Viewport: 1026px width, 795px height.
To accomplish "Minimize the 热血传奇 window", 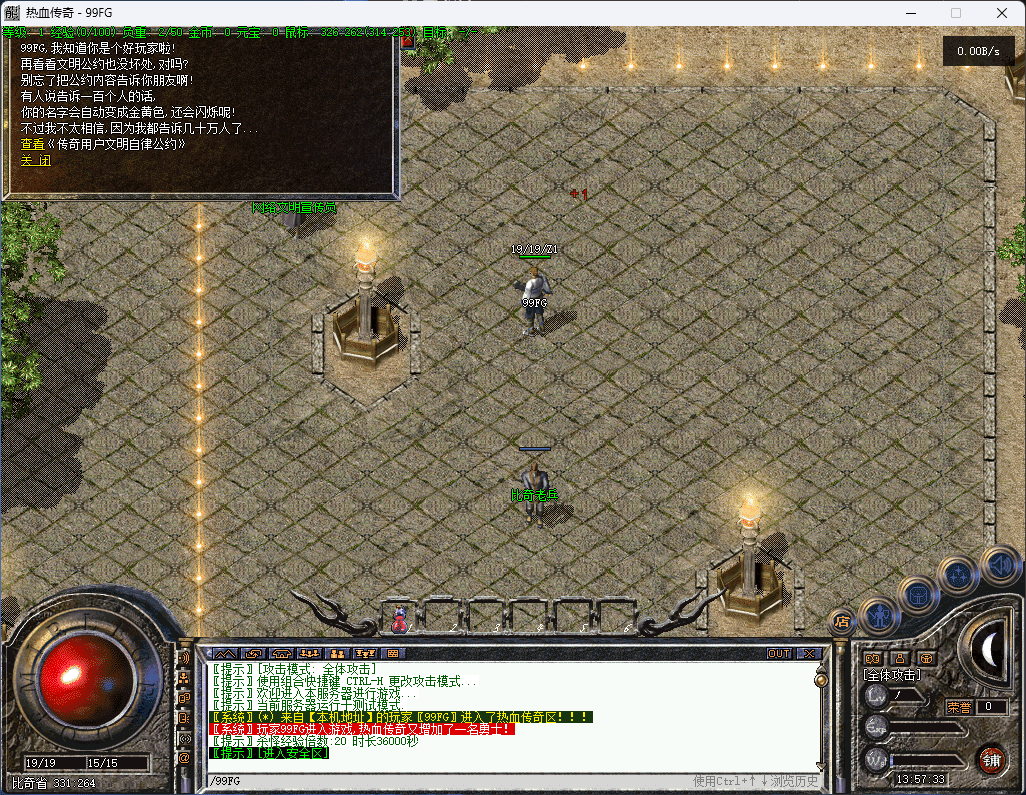I will click(x=909, y=13).
